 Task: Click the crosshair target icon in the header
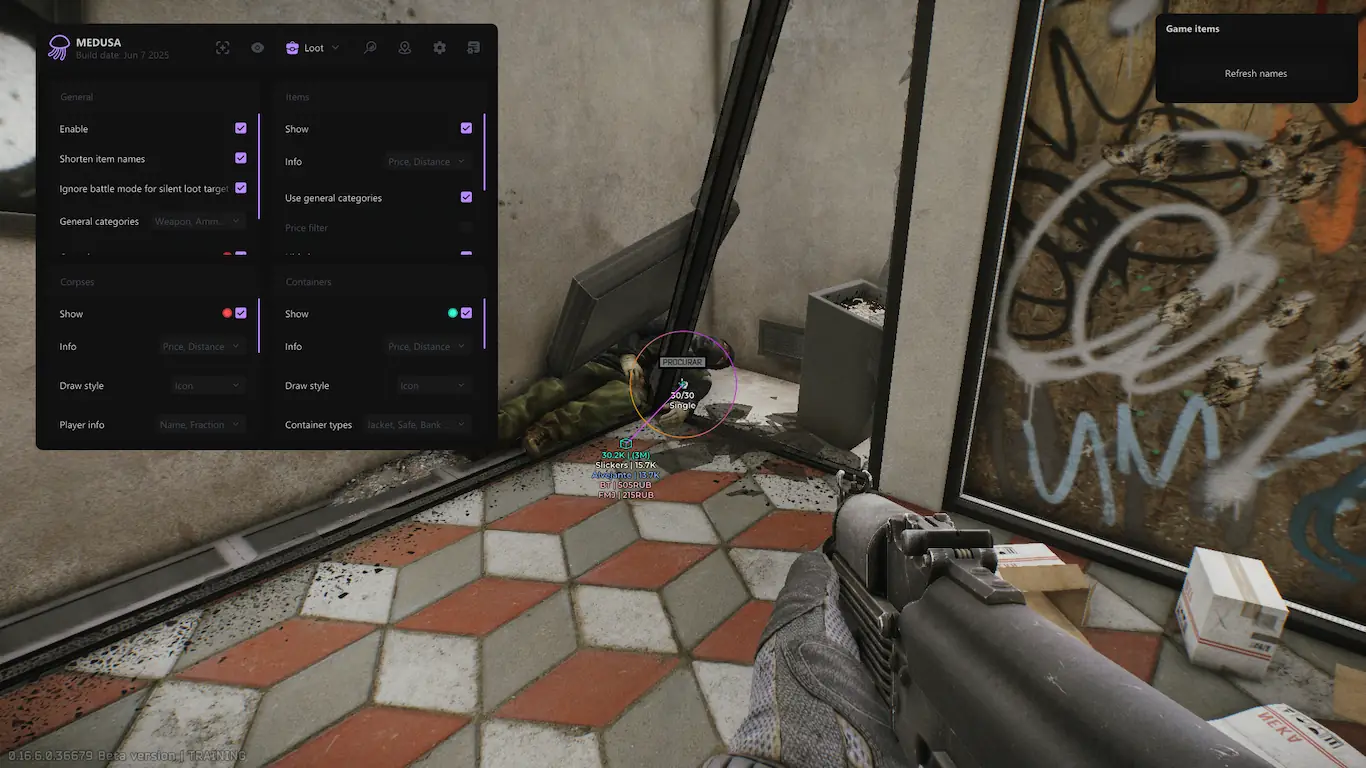pyautogui.click(x=223, y=48)
